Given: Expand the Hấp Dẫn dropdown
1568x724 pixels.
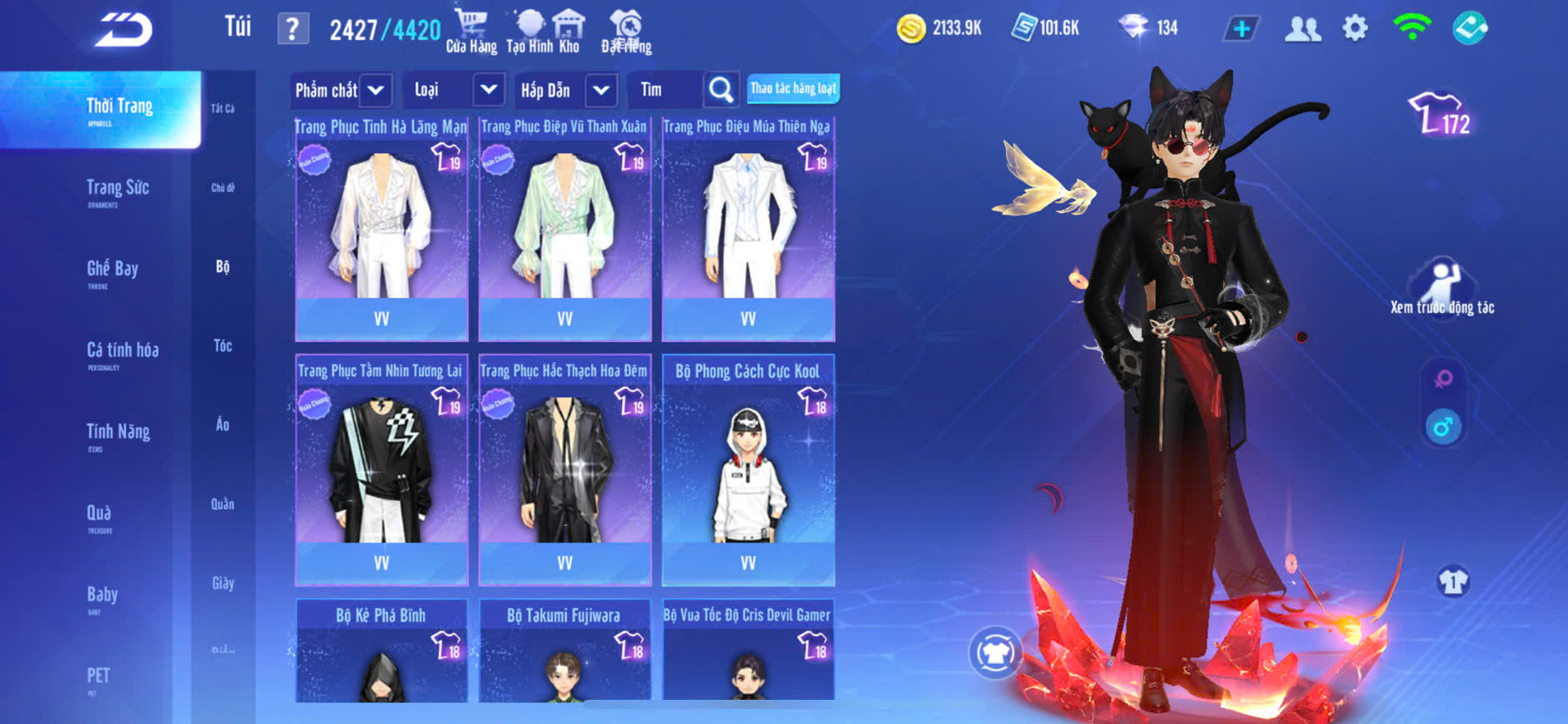Looking at the screenshot, I should (x=600, y=90).
